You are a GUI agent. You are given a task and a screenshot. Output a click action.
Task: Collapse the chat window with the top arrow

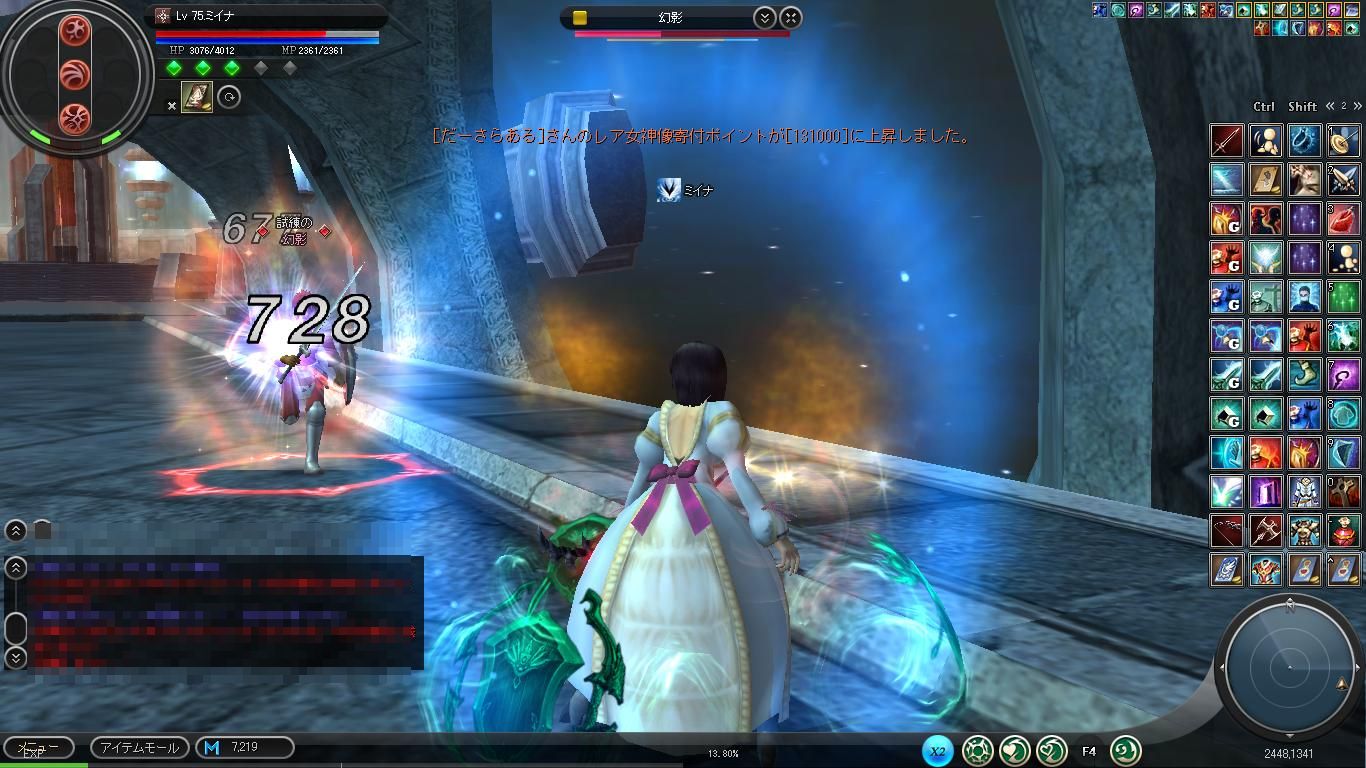(x=16, y=531)
